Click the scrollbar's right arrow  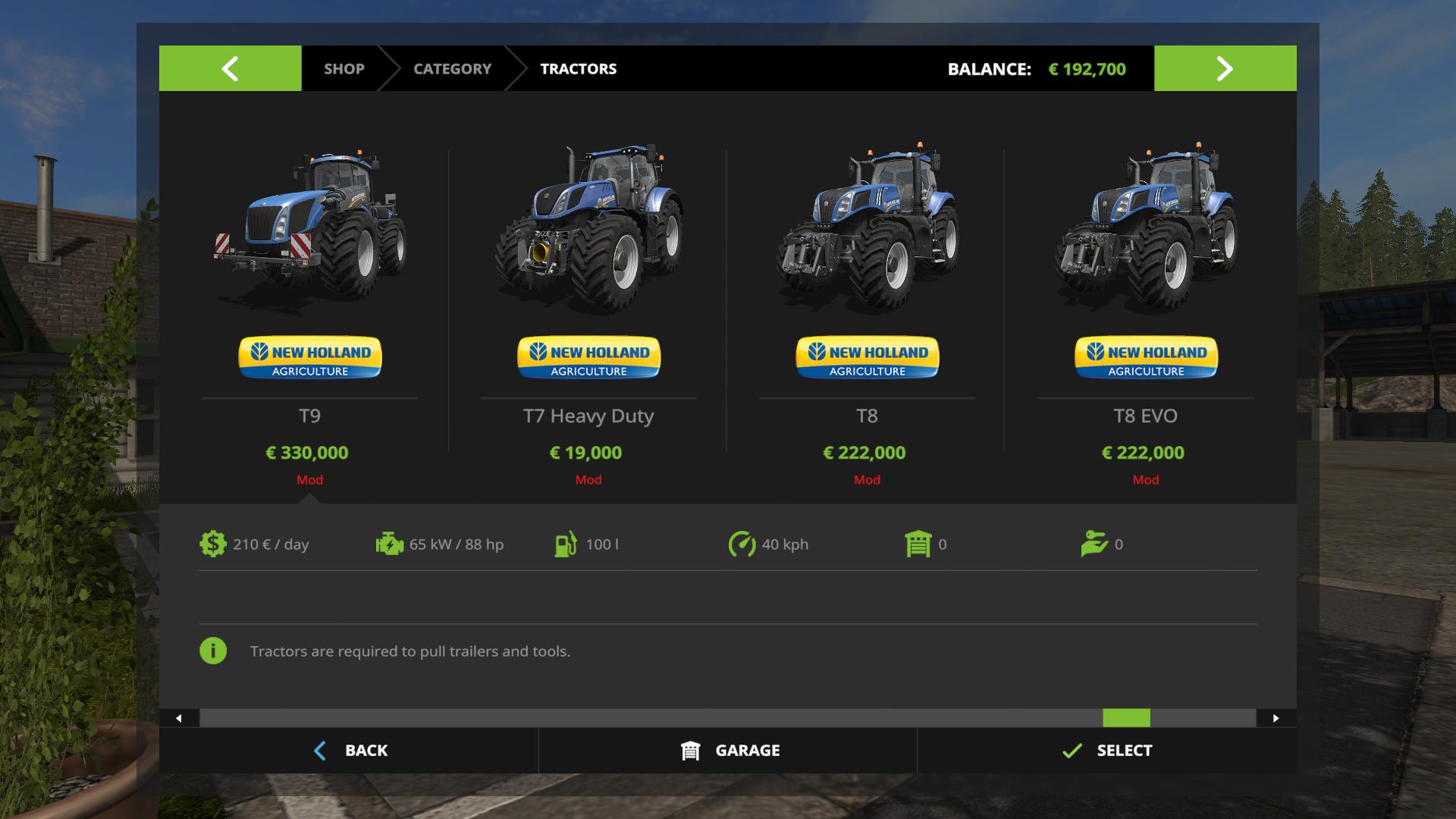(1276, 718)
